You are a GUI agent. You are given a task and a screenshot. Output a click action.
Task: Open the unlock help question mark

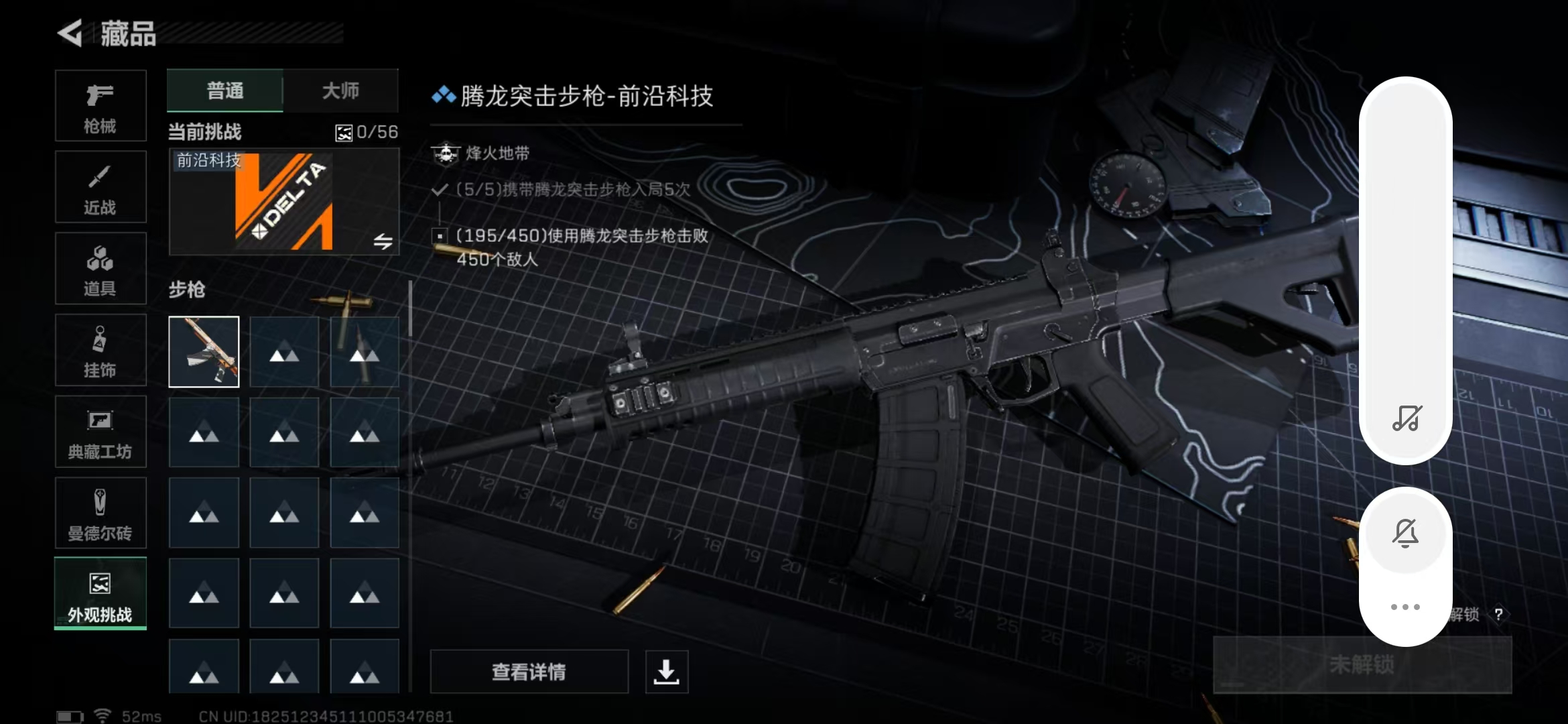coord(1498,615)
